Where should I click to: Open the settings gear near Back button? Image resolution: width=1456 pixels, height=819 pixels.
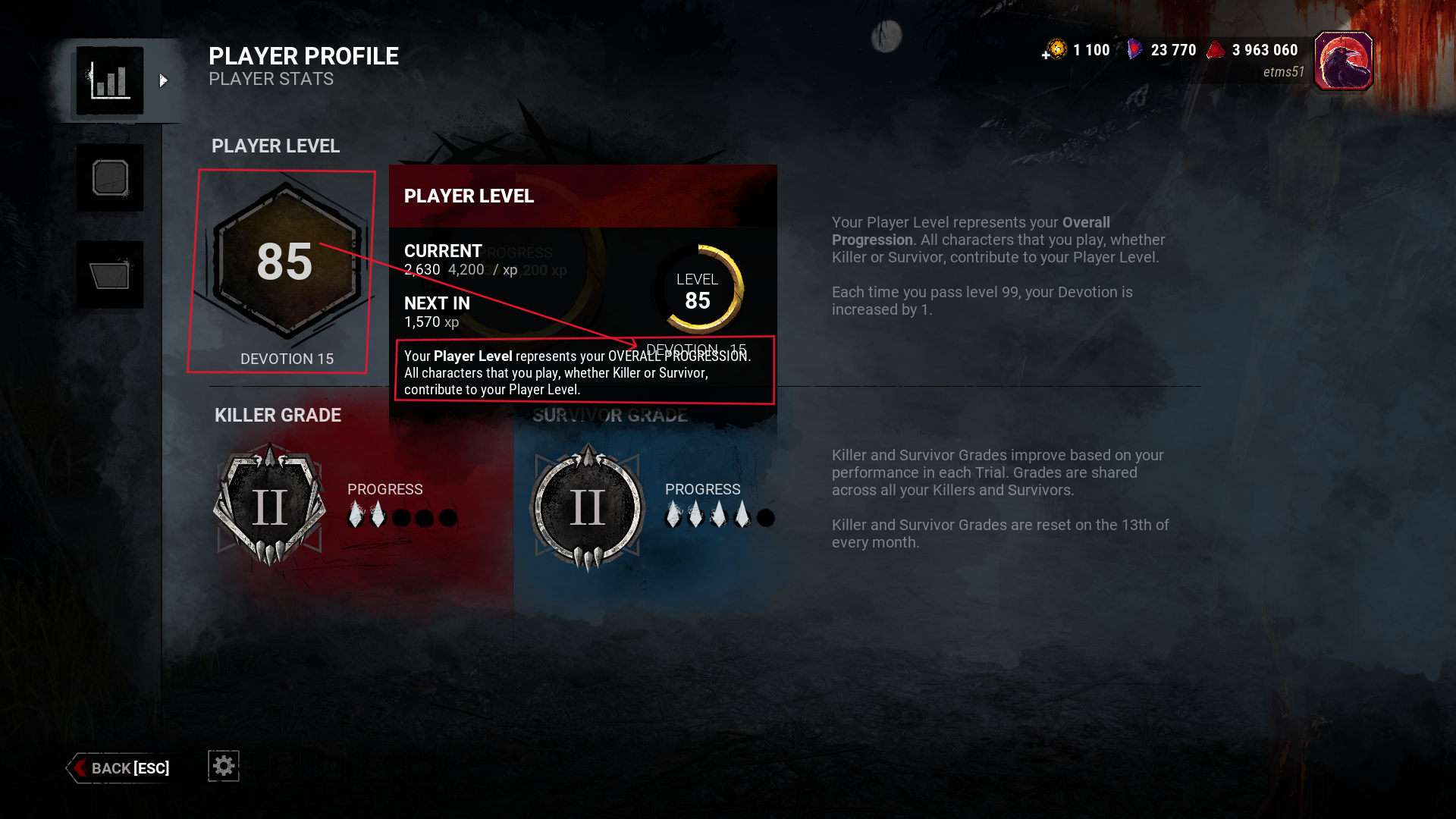(222, 766)
